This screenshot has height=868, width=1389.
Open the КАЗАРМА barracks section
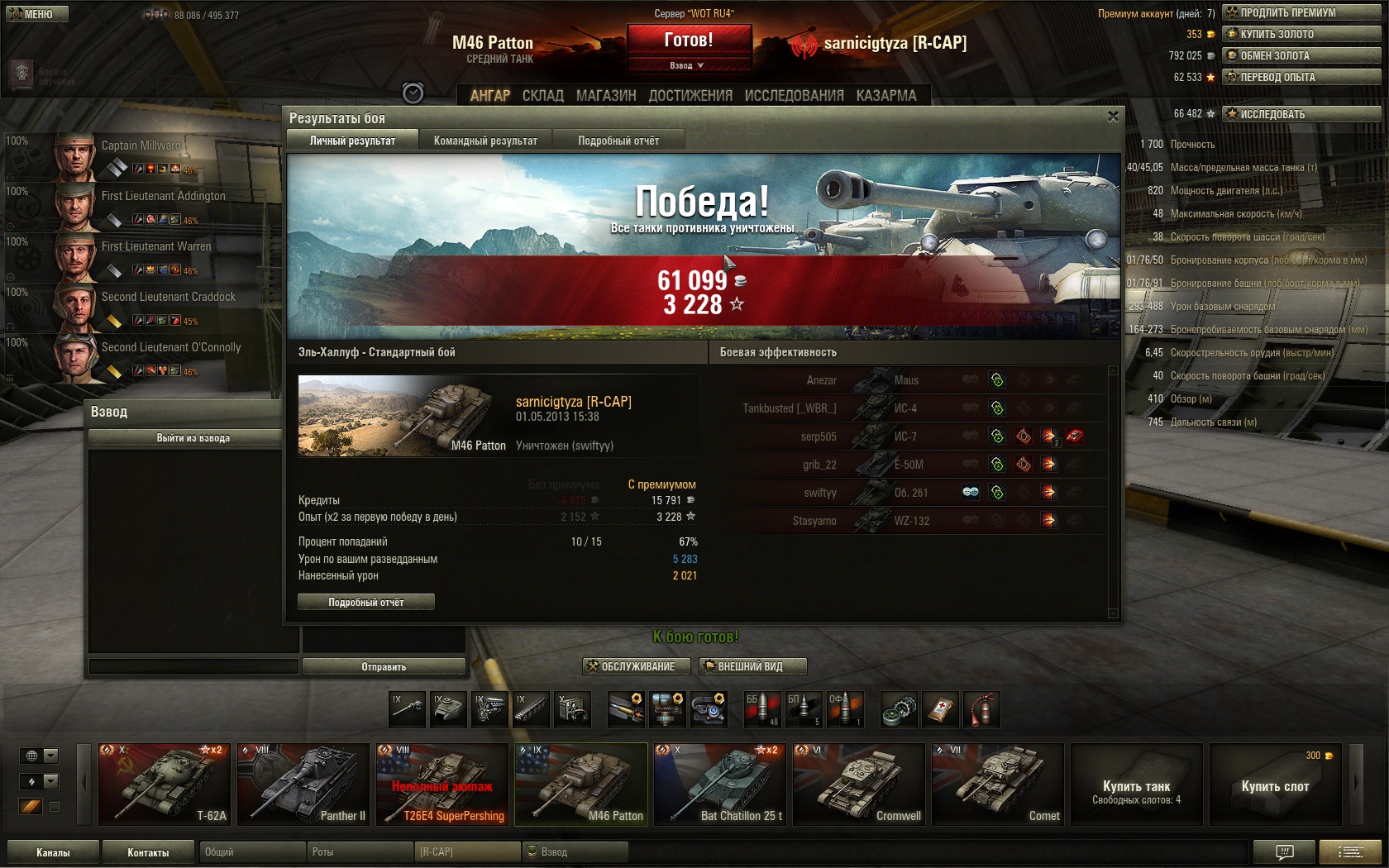(886, 96)
